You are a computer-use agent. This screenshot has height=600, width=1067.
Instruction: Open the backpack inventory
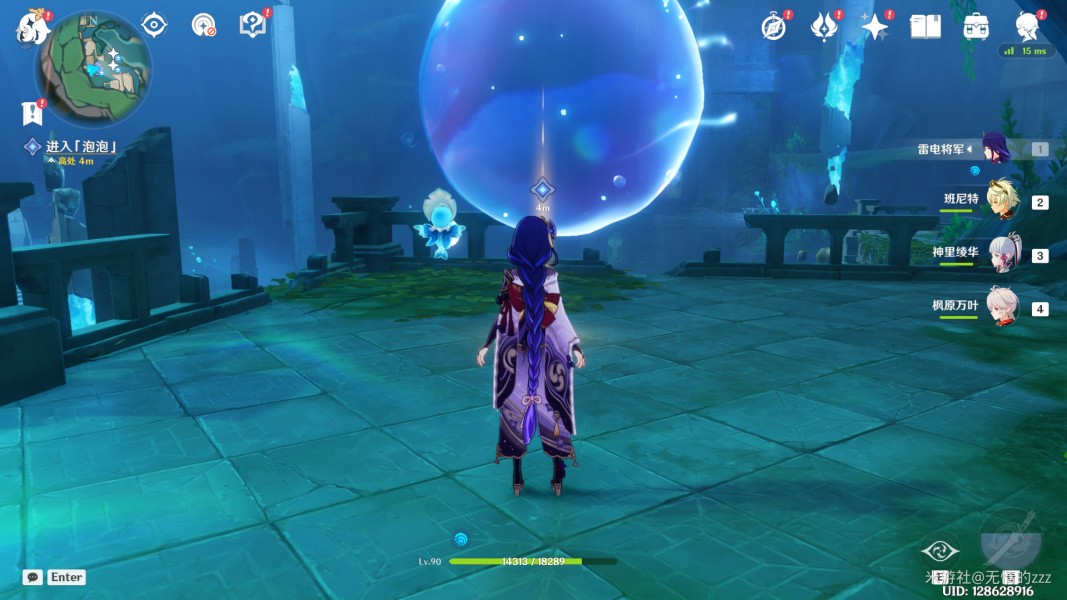[977, 27]
